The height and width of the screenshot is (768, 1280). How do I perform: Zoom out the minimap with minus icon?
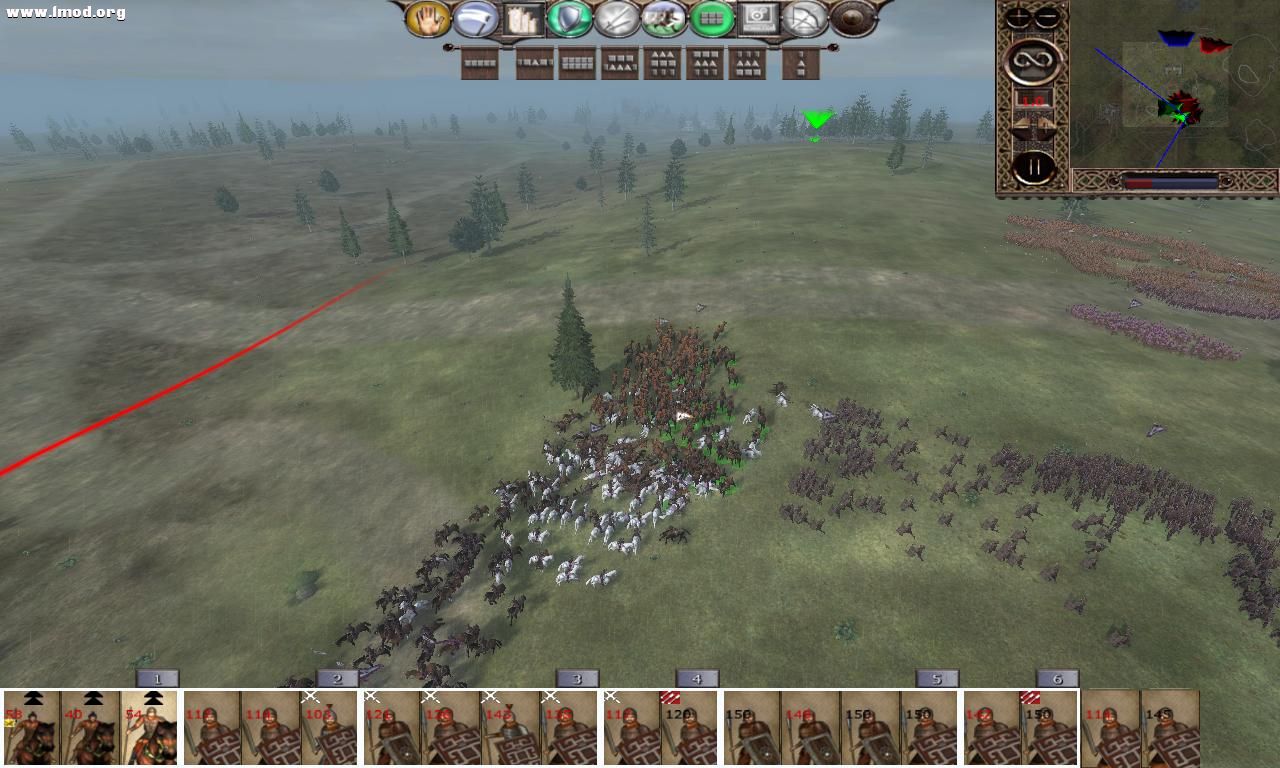tap(1048, 14)
